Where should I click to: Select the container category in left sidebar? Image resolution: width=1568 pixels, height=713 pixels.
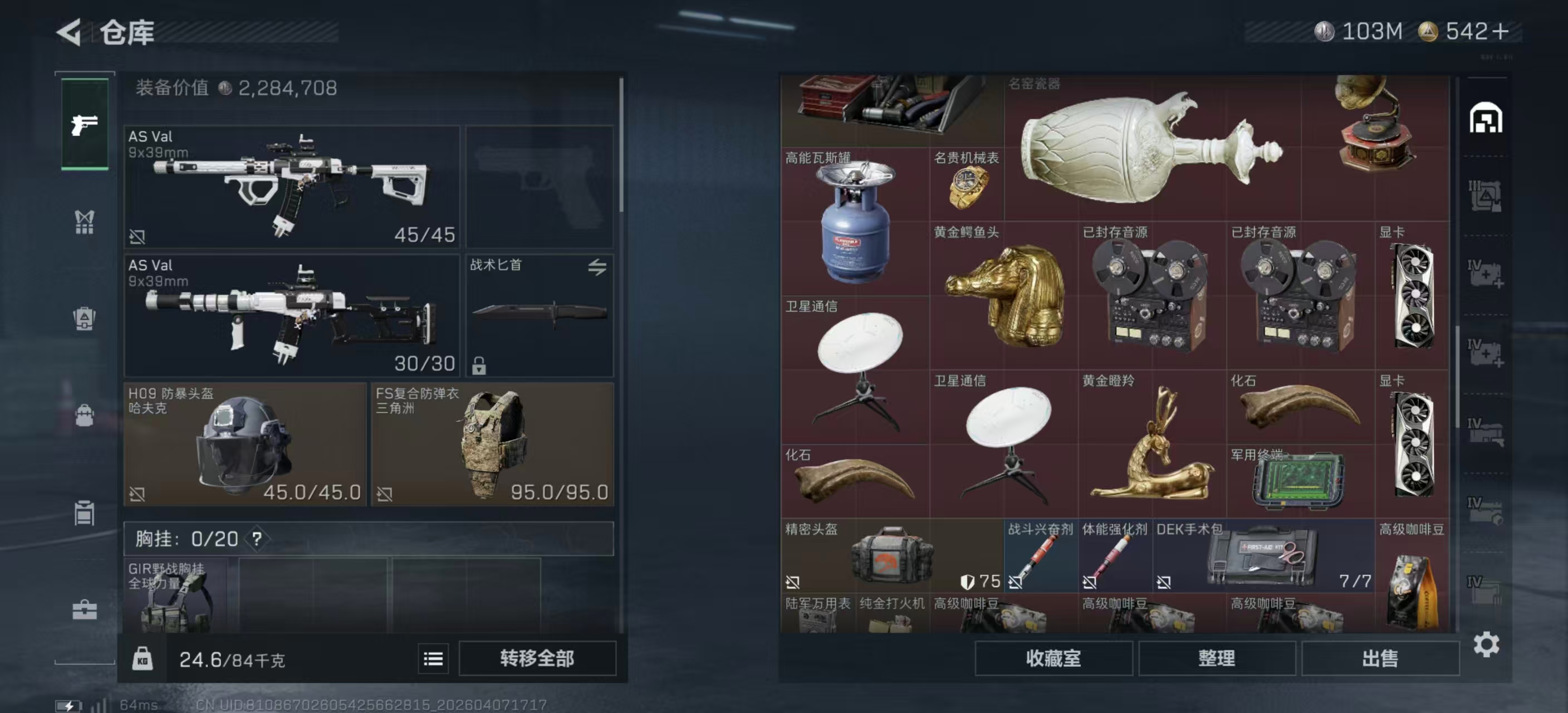pyautogui.click(x=85, y=512)
